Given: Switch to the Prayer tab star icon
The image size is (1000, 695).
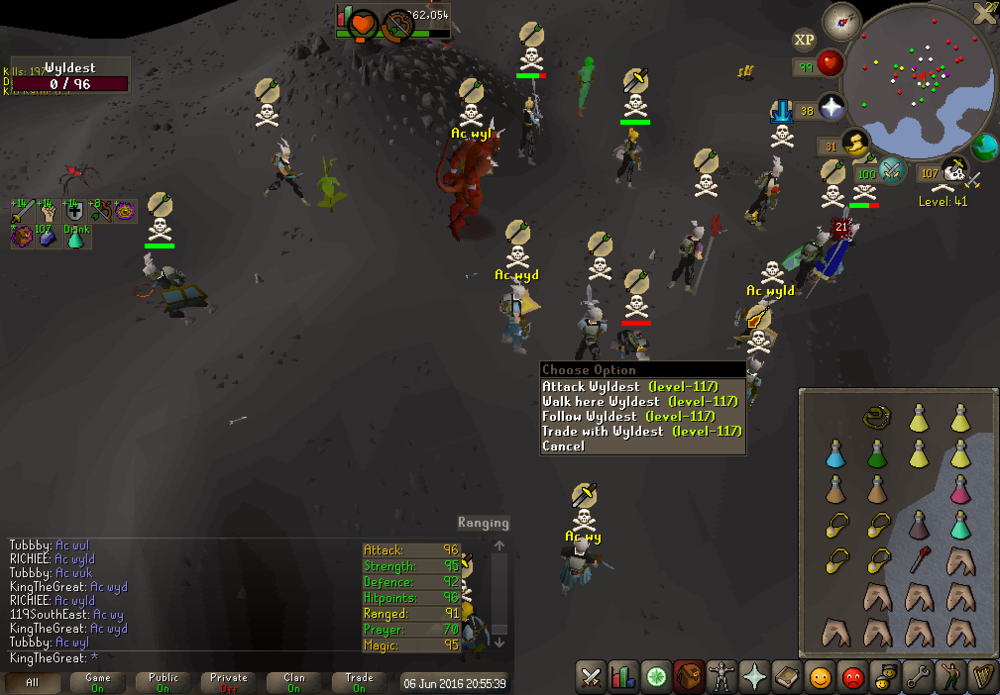Looking at the screenshot, I should (x=753, y=677).
